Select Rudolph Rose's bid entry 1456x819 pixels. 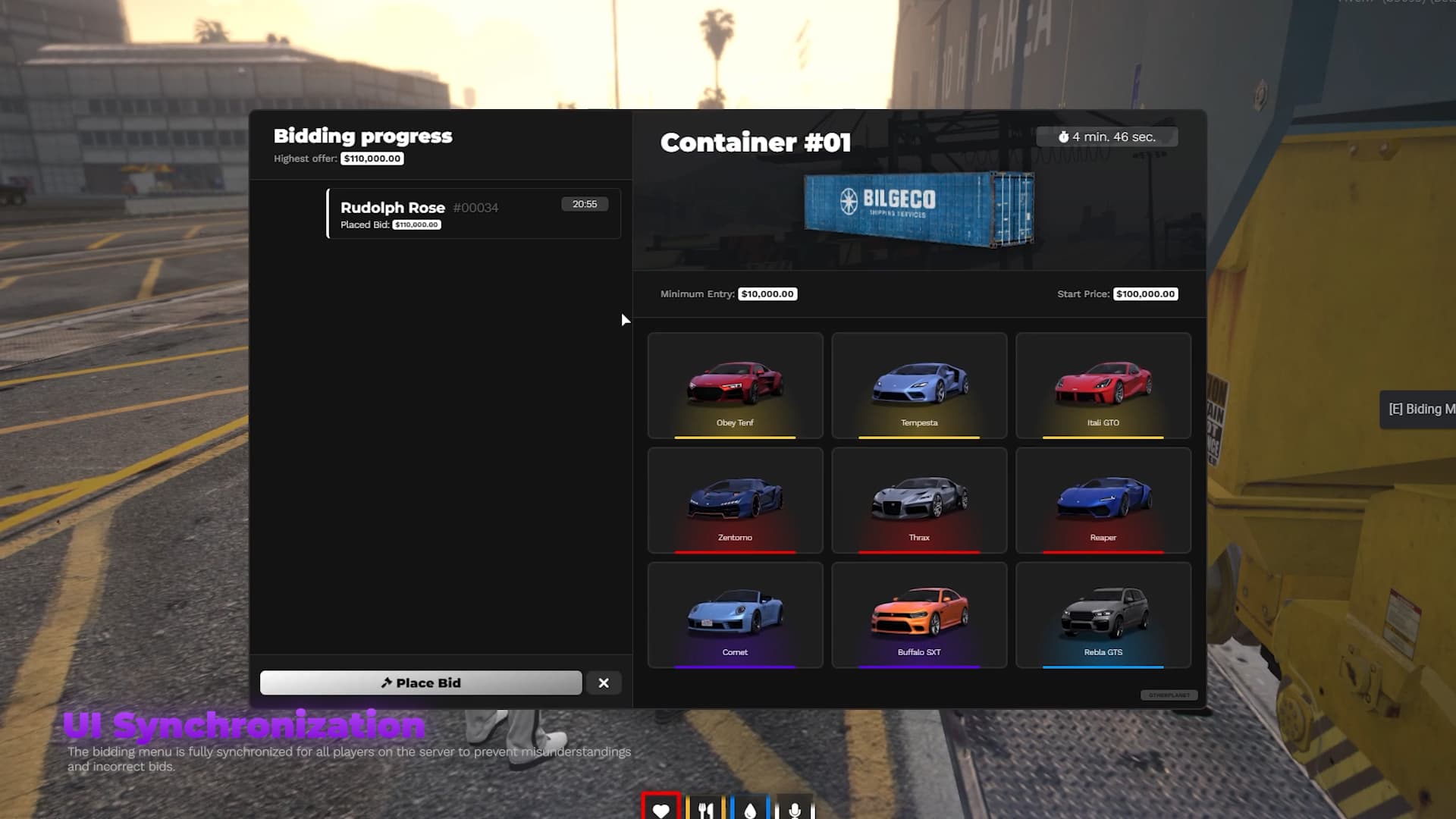pos(473,213)
